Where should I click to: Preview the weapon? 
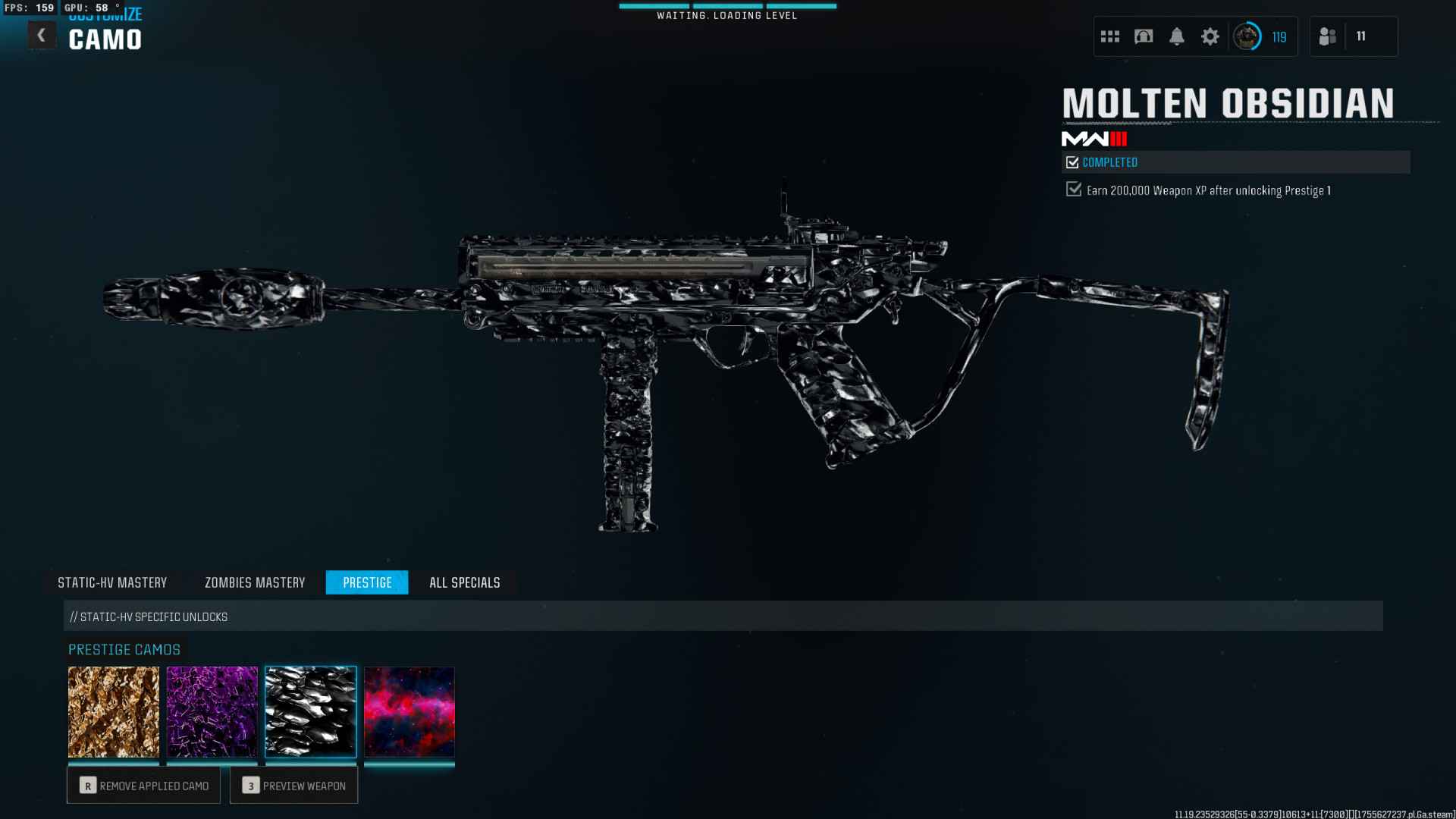coord(294,786)
